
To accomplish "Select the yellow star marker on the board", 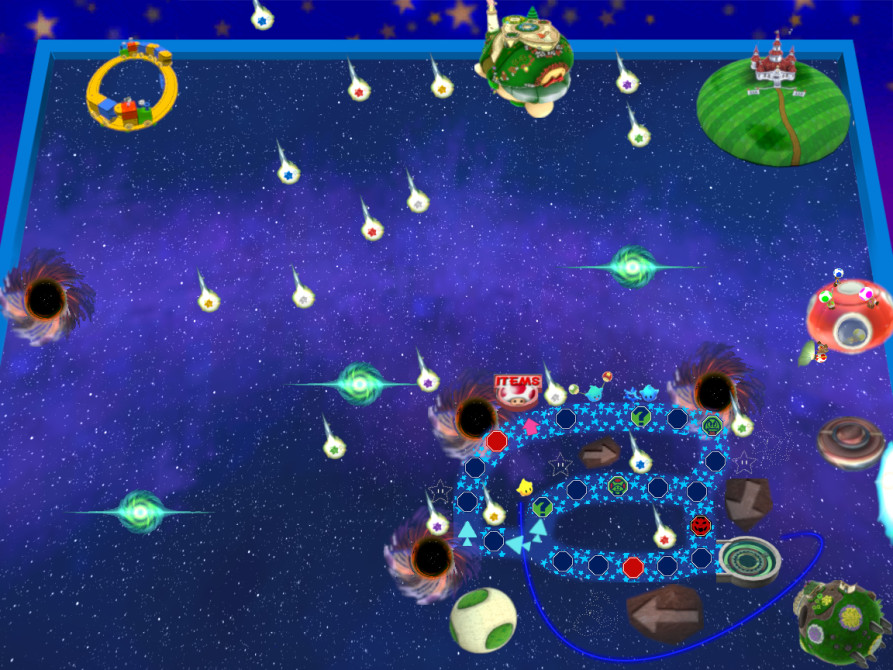I will coord(524,488).
